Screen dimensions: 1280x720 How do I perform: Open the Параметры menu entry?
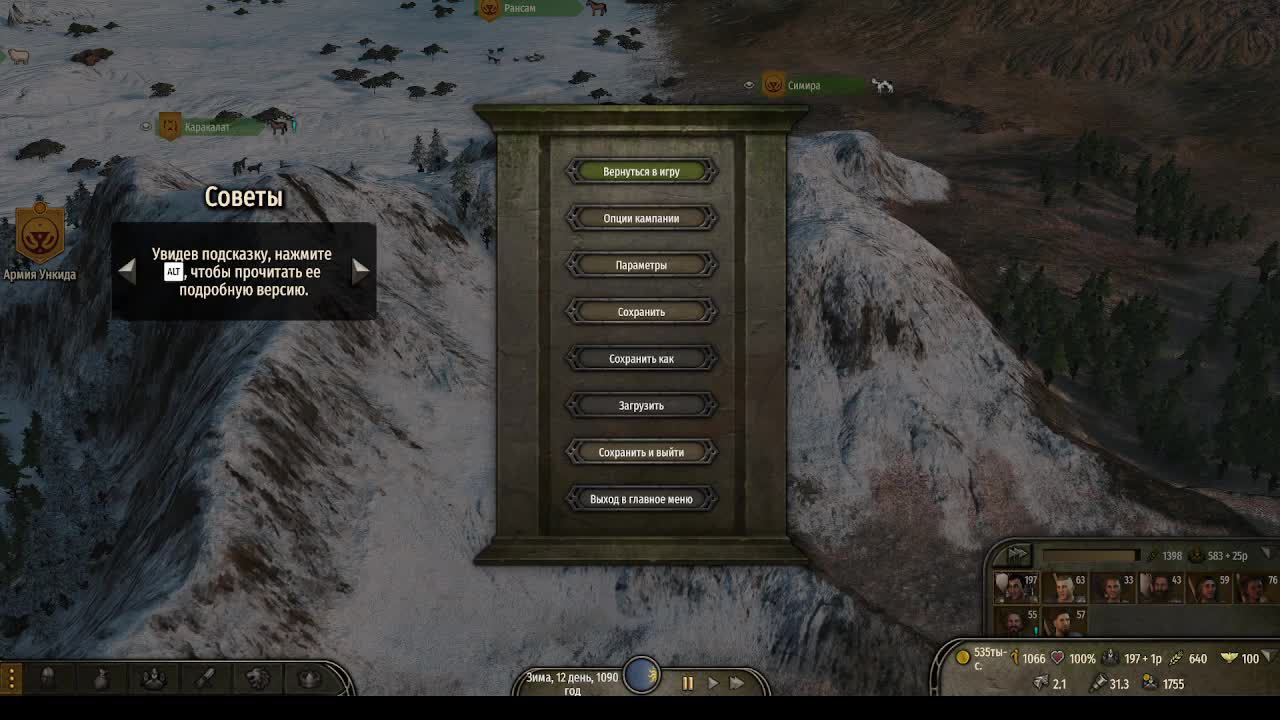pyautogui.click(x=641, y=264)
